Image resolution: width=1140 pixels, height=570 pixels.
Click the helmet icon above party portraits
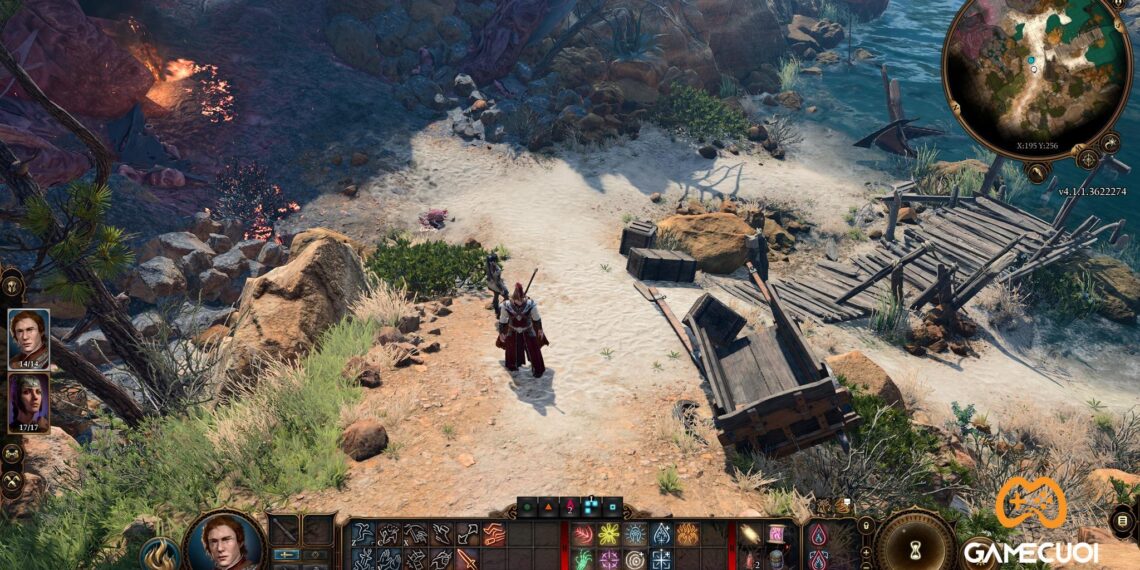click(x=13, y=284)
